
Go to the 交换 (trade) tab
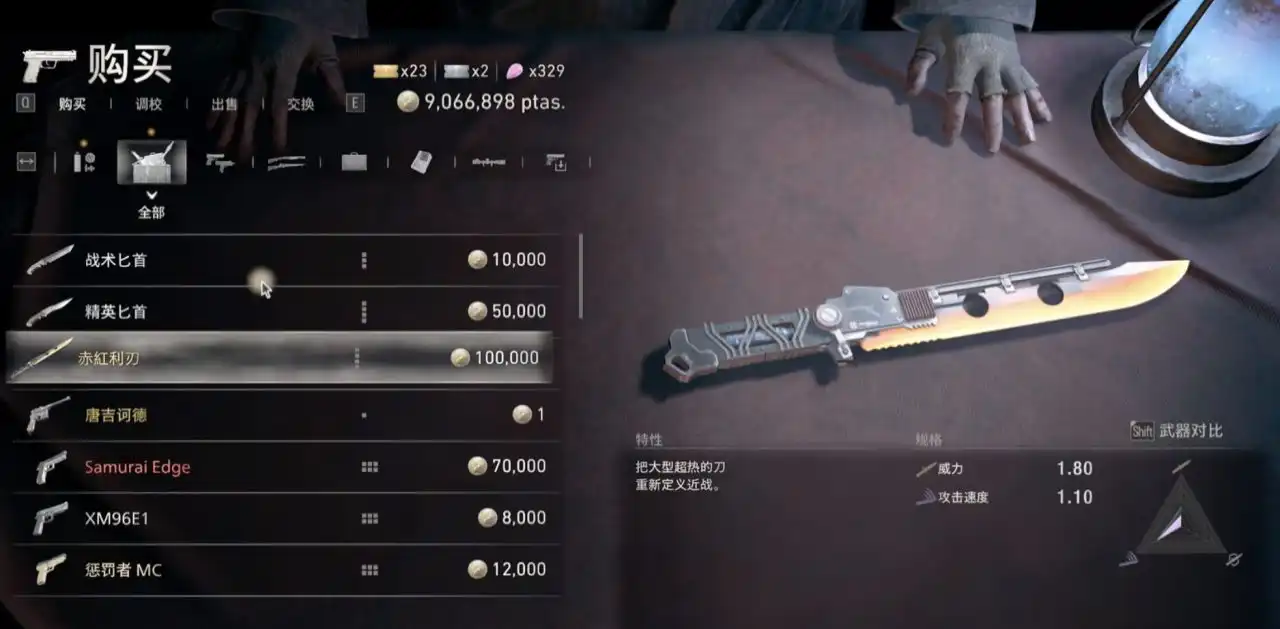point(300,104)
